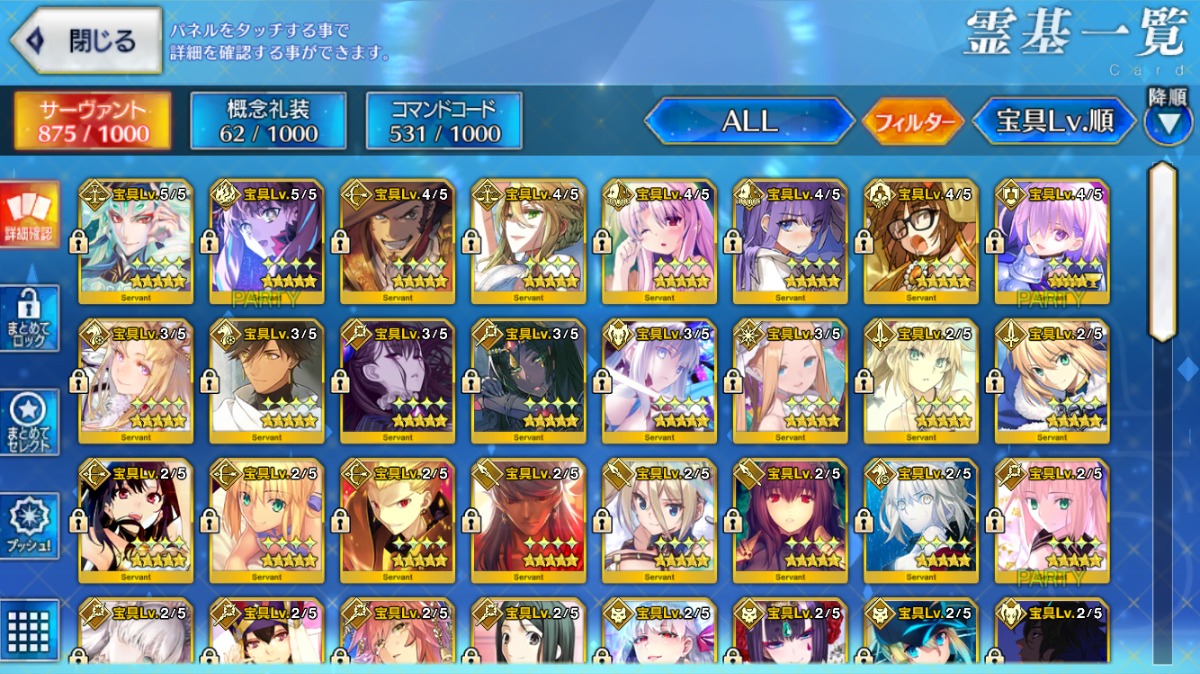1200x674 pixels.
Task: Select the servant card with glasses
Action: [x=920, y=241]
